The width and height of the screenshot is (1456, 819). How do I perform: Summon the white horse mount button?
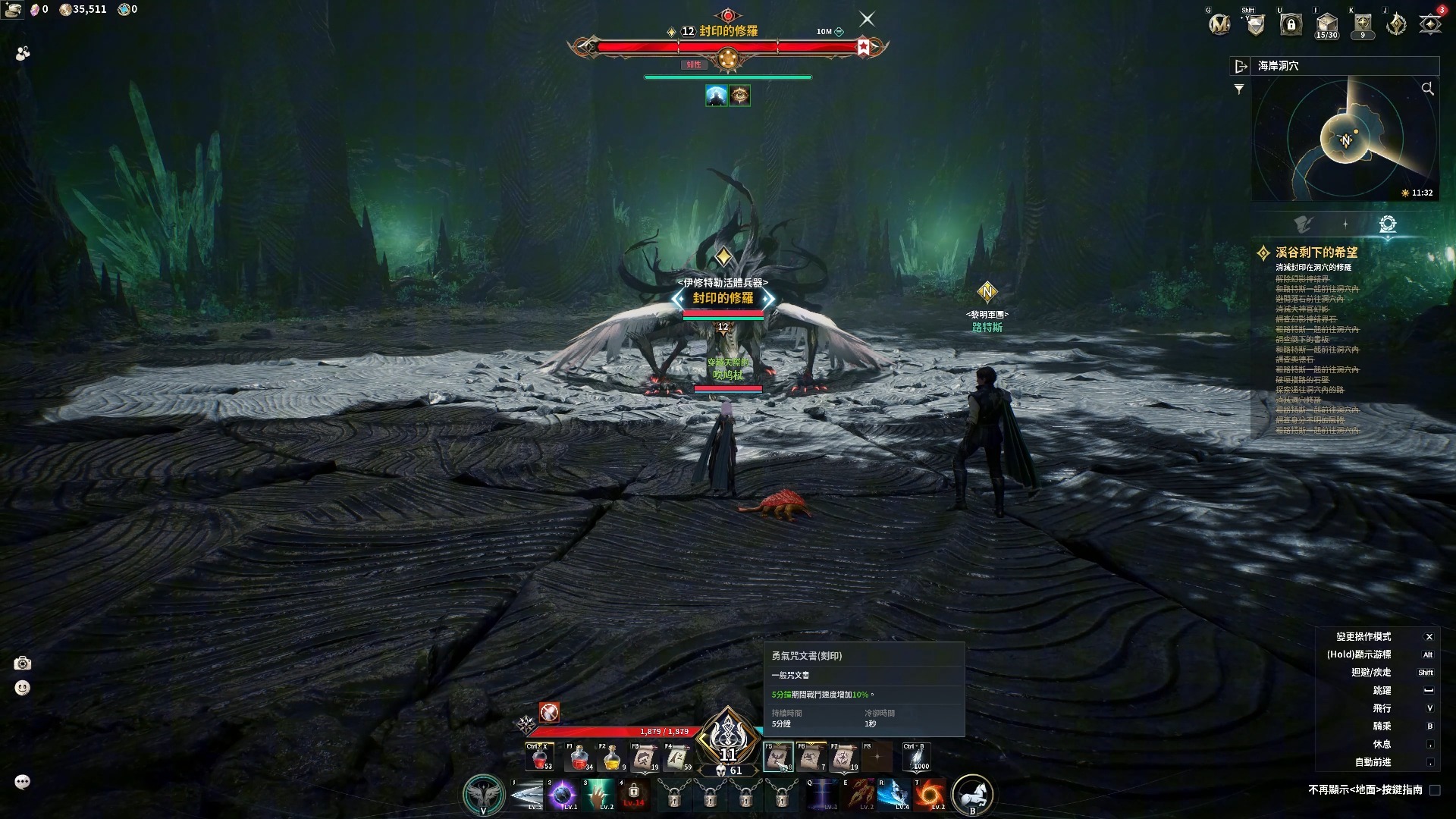(972, 794)
